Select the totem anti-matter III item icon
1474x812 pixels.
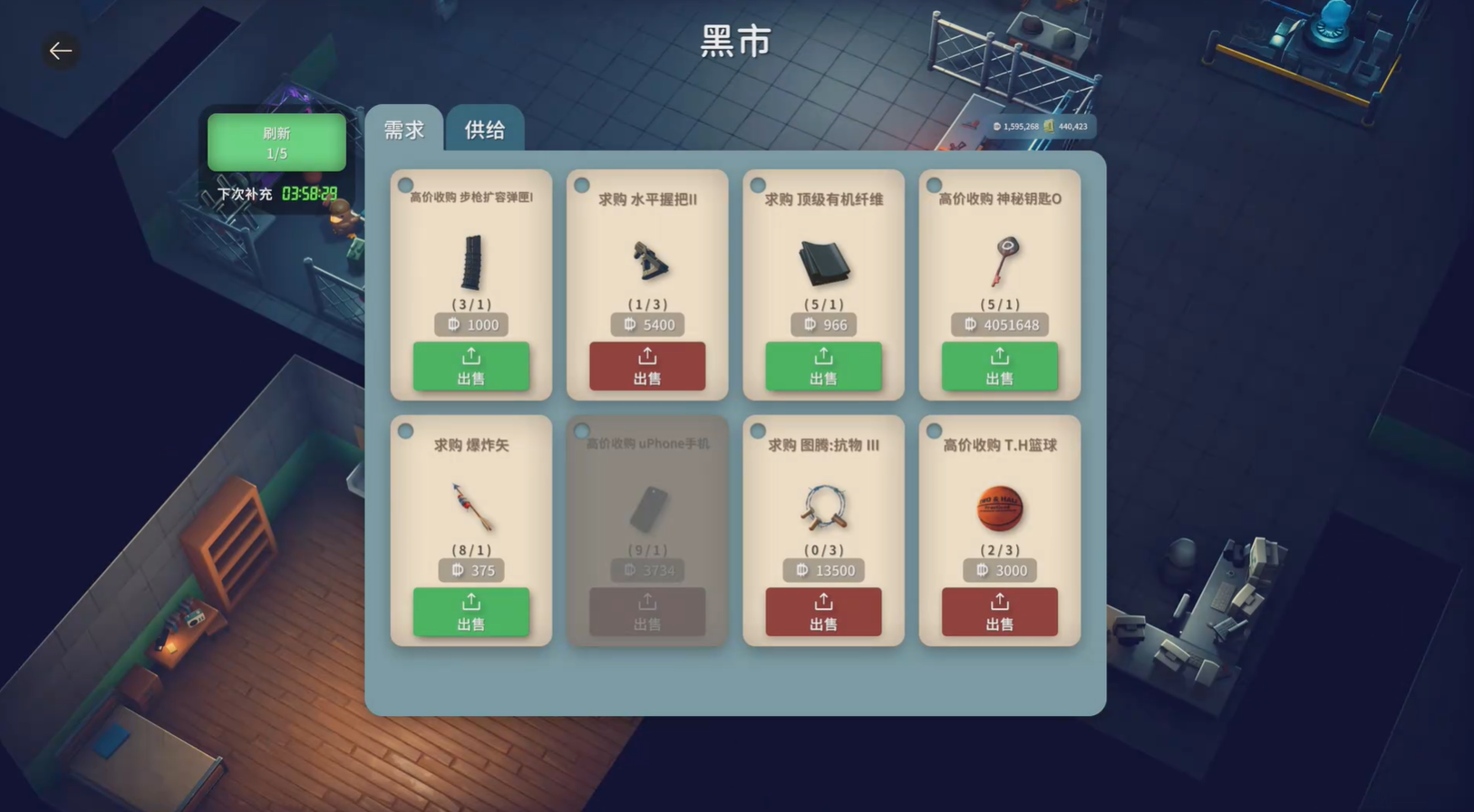(823, 507)
